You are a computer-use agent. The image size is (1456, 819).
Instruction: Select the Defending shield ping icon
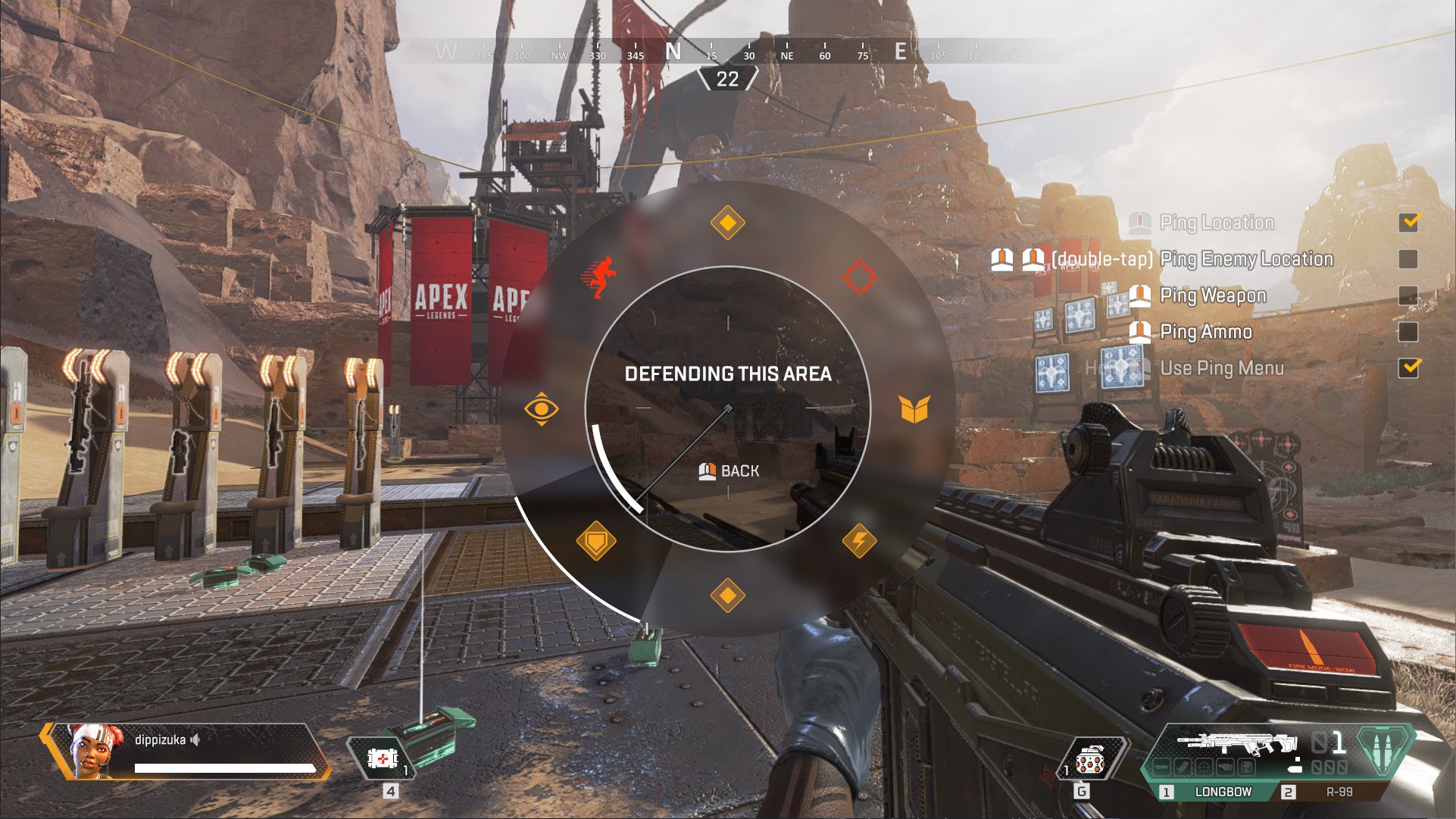pyautogui.click(x=595, y=541)
